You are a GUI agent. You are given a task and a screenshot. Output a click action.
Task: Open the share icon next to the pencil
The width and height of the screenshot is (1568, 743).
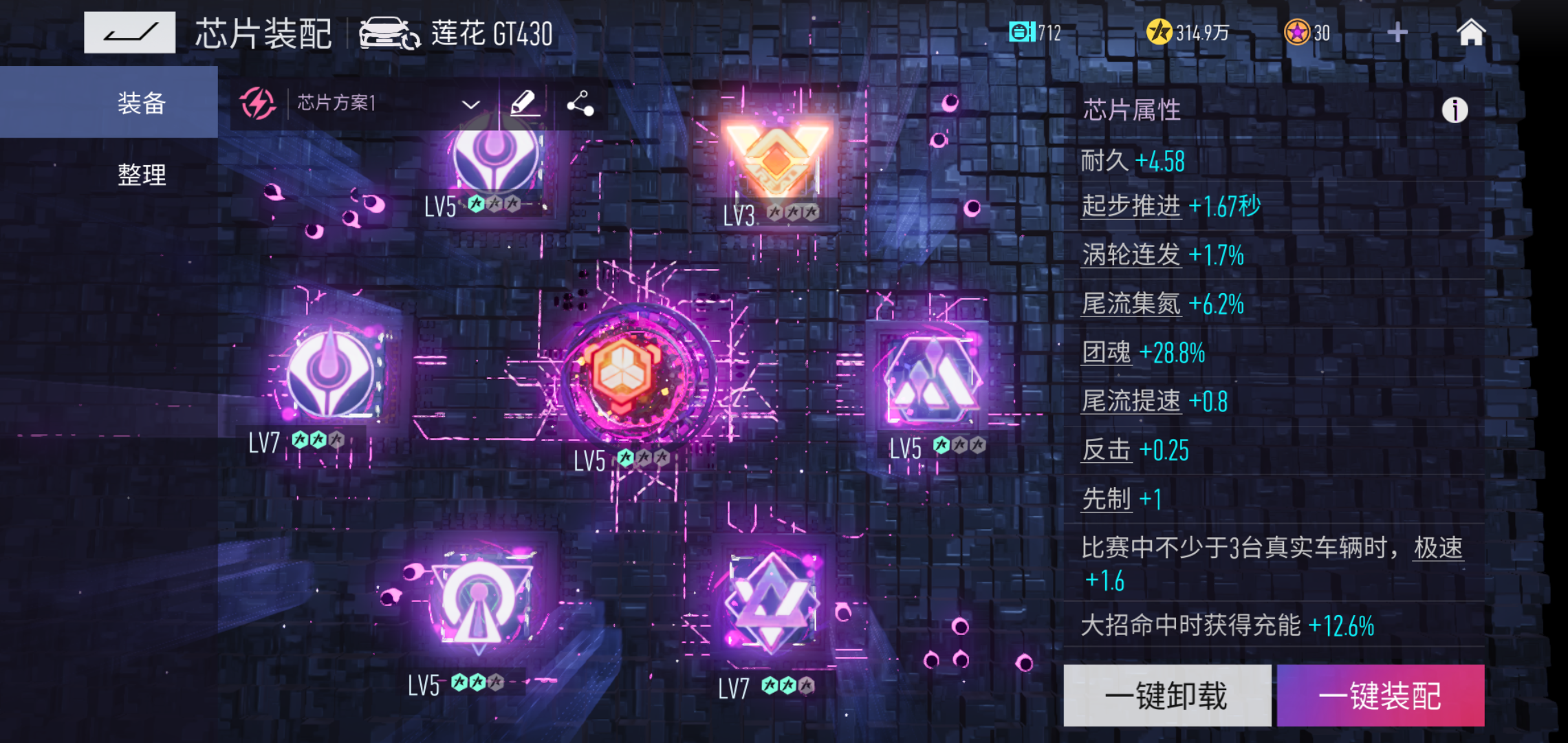point(581,104)
